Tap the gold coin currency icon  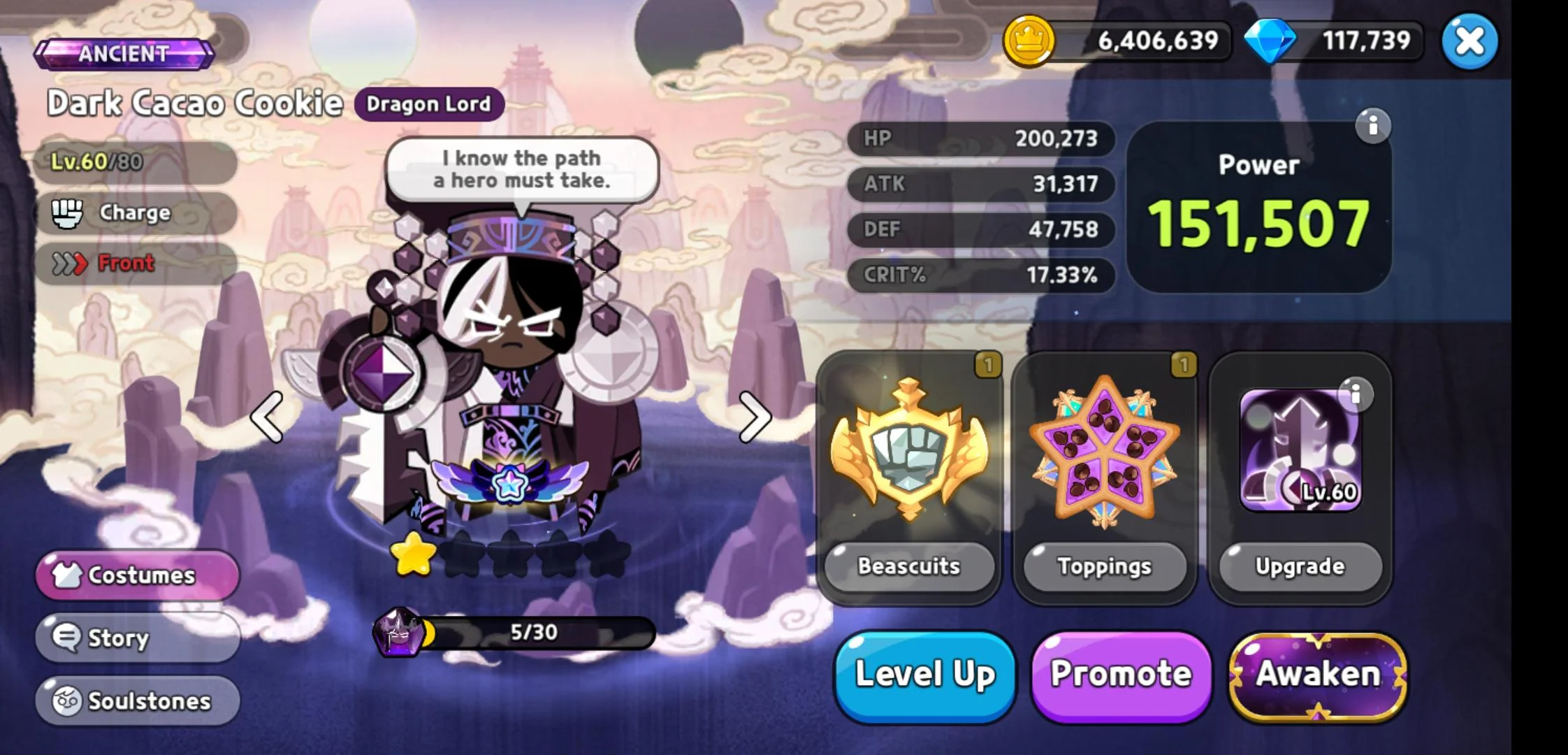tap(1028, 41)
